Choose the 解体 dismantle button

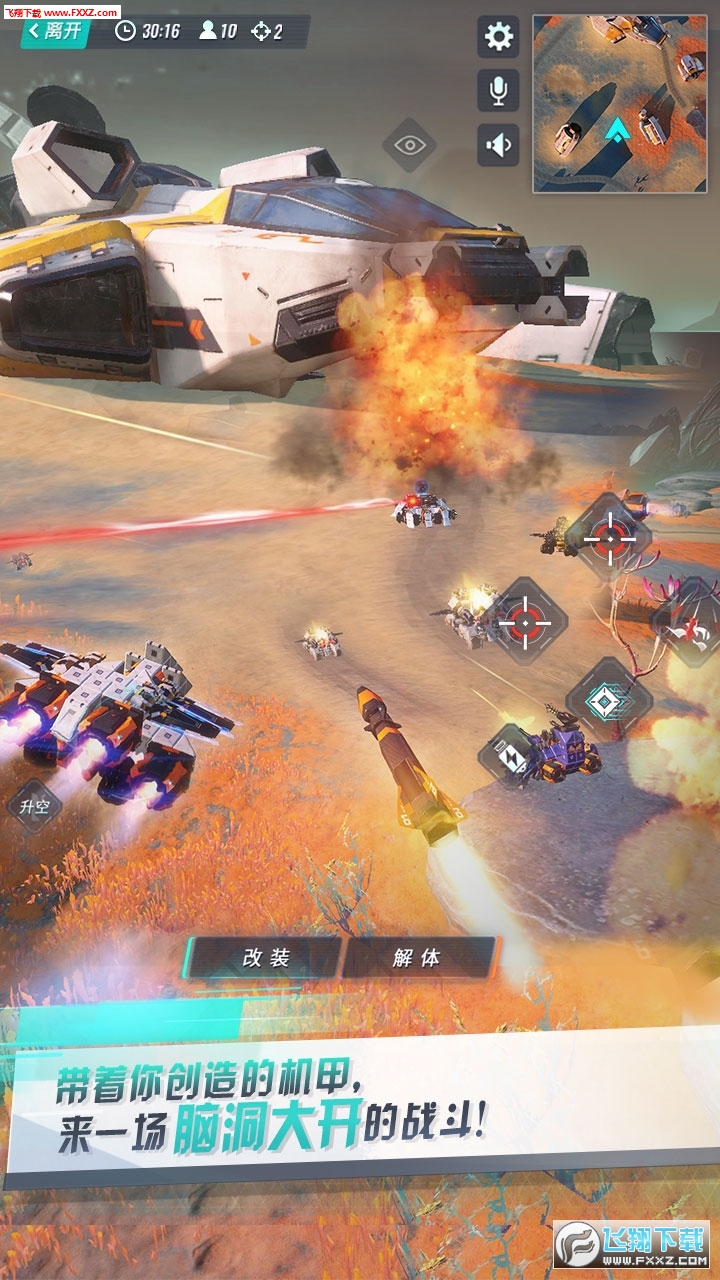coord(417,958)
